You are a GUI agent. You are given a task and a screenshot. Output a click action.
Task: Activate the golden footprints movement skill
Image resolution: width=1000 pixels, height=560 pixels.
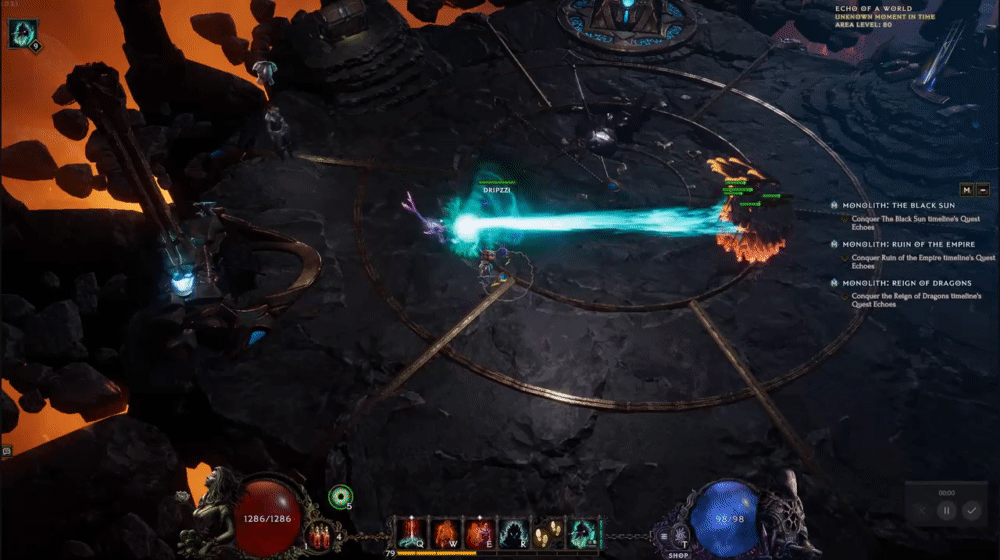pos(546,532)
